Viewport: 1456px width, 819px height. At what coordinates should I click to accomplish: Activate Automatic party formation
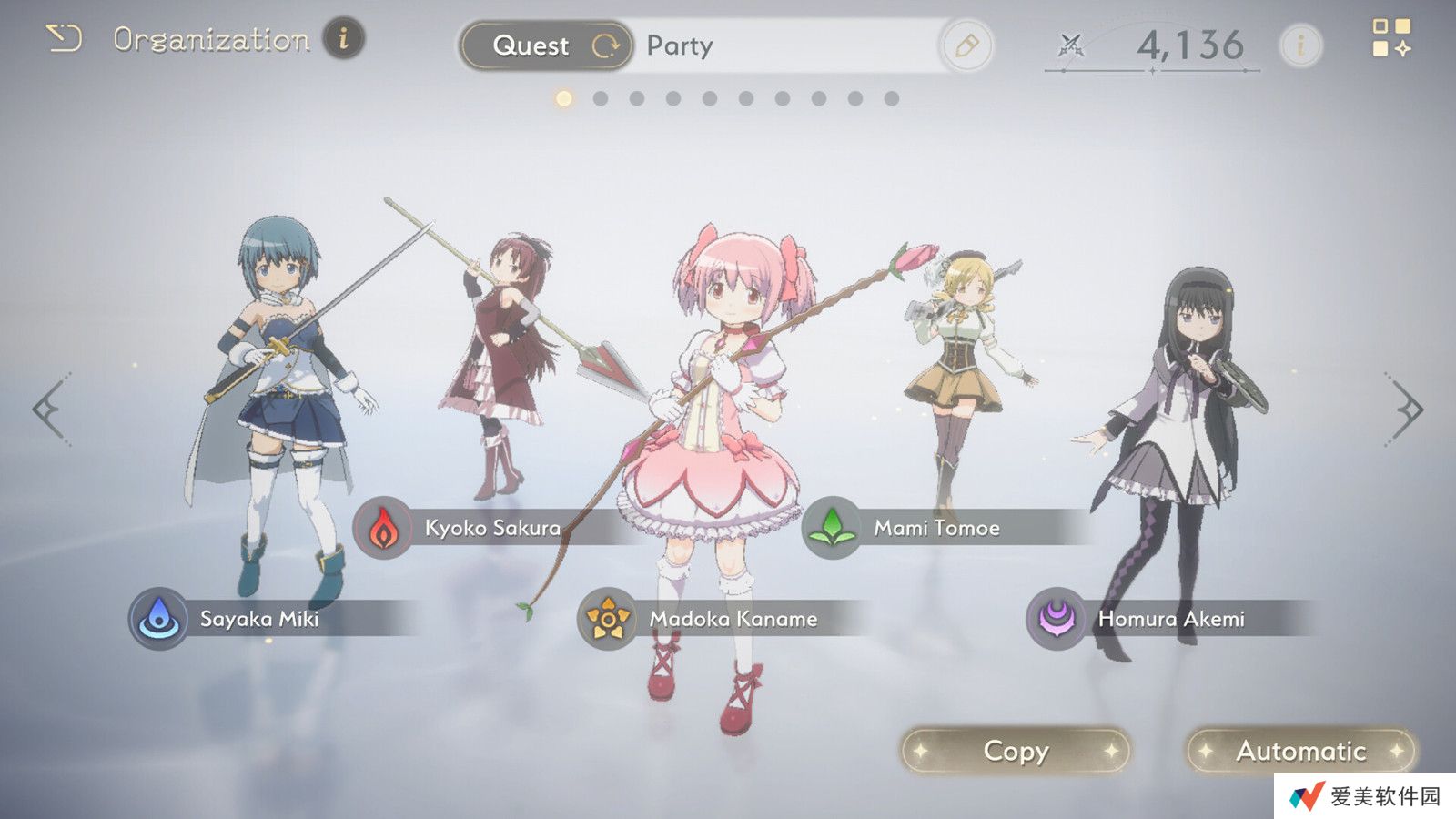pos(1300,751)
